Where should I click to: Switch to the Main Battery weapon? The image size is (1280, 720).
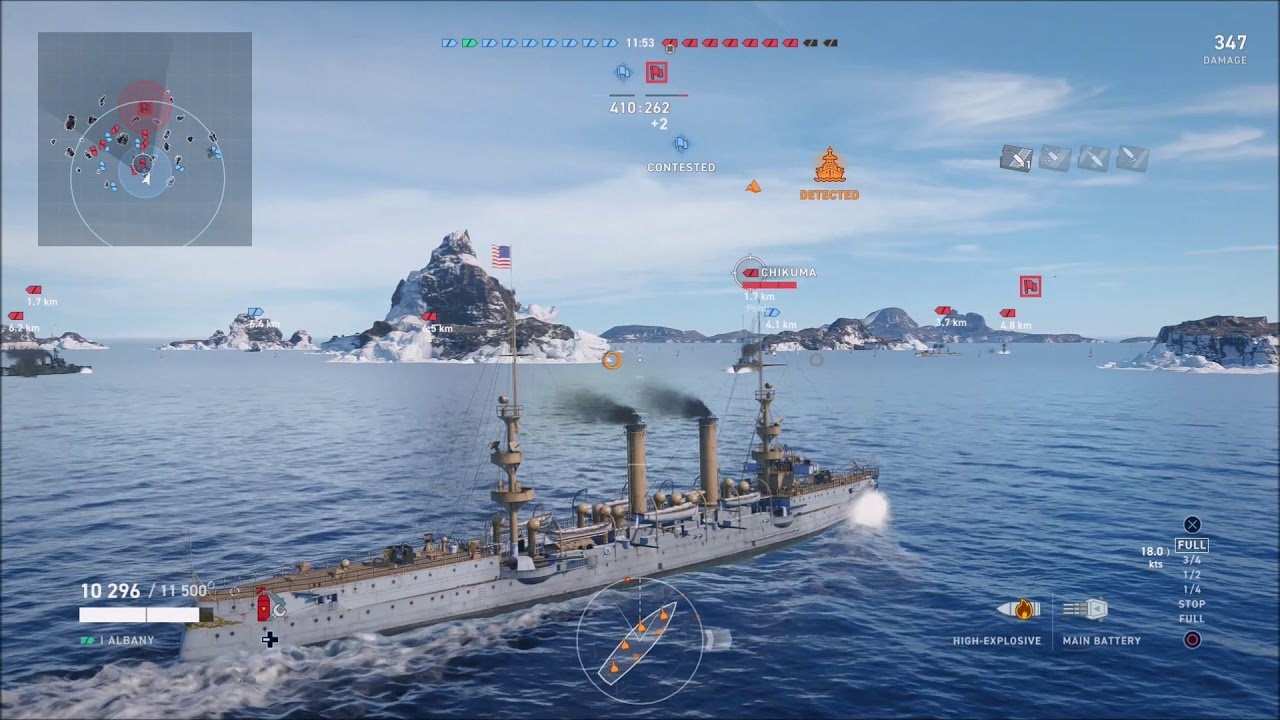[1085, 610]
